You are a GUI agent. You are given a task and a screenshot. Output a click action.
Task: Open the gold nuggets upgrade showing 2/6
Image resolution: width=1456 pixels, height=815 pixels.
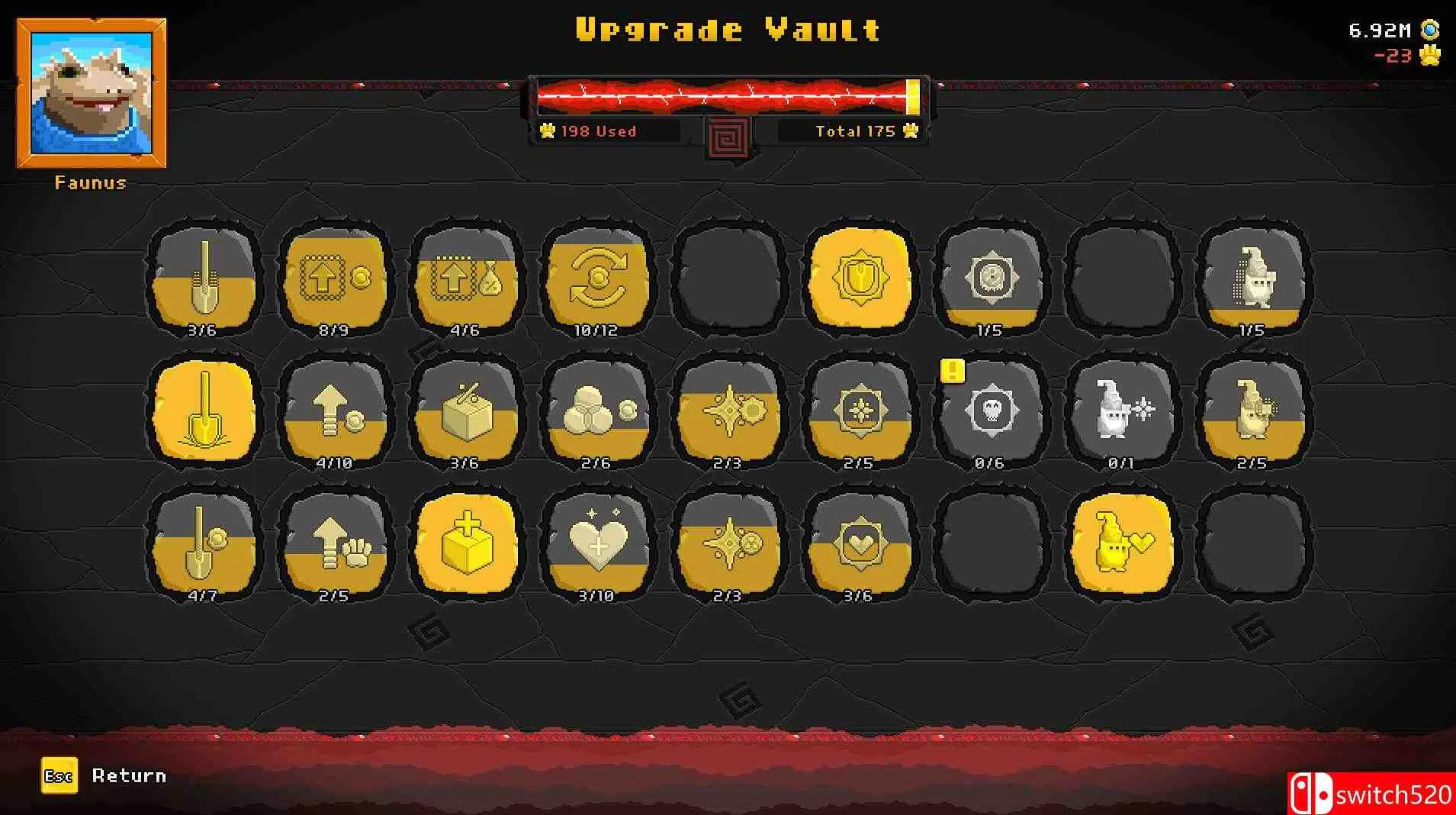coord(597,412)
